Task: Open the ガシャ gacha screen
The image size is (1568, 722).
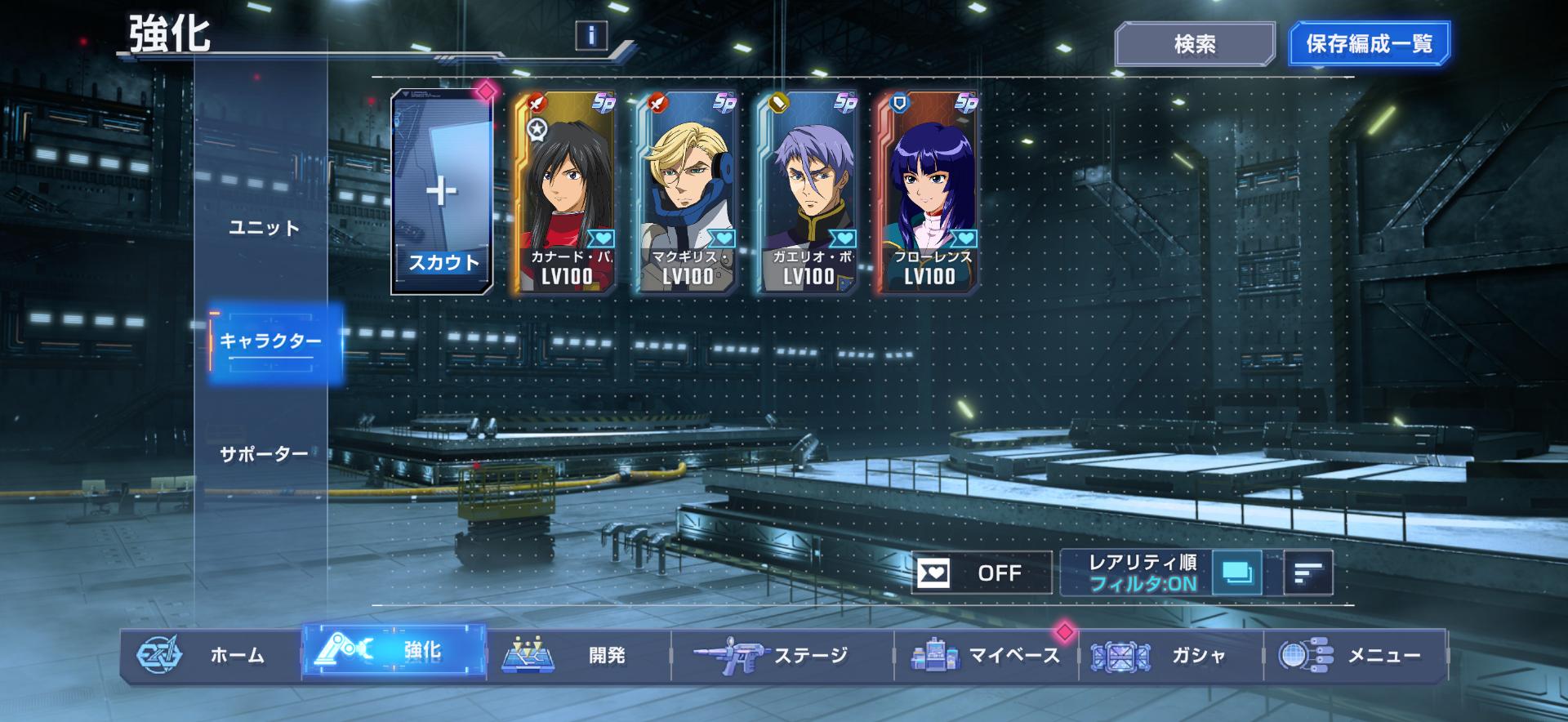Action: tap(1171, 655)
